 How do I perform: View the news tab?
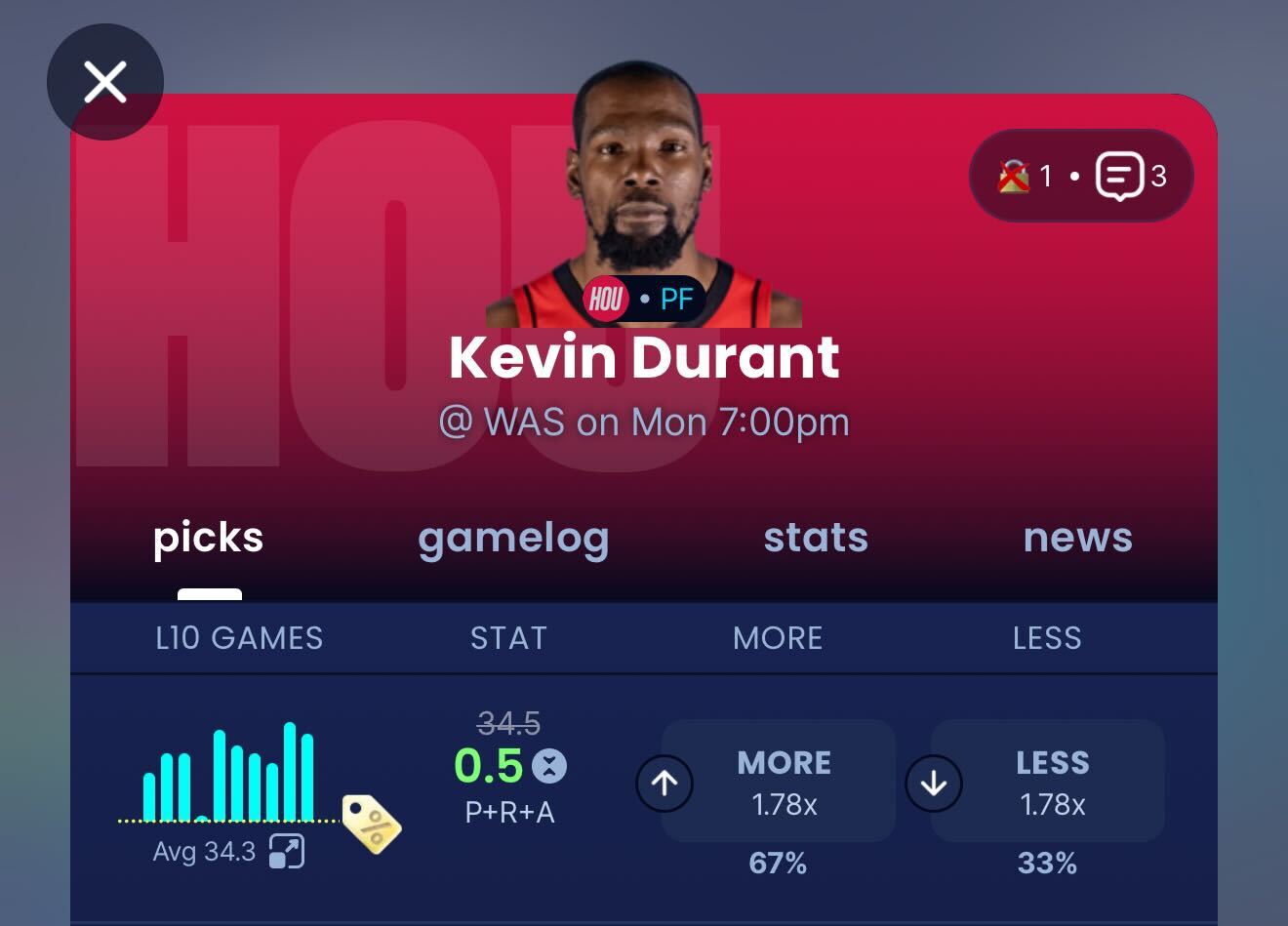[1078, 539]
